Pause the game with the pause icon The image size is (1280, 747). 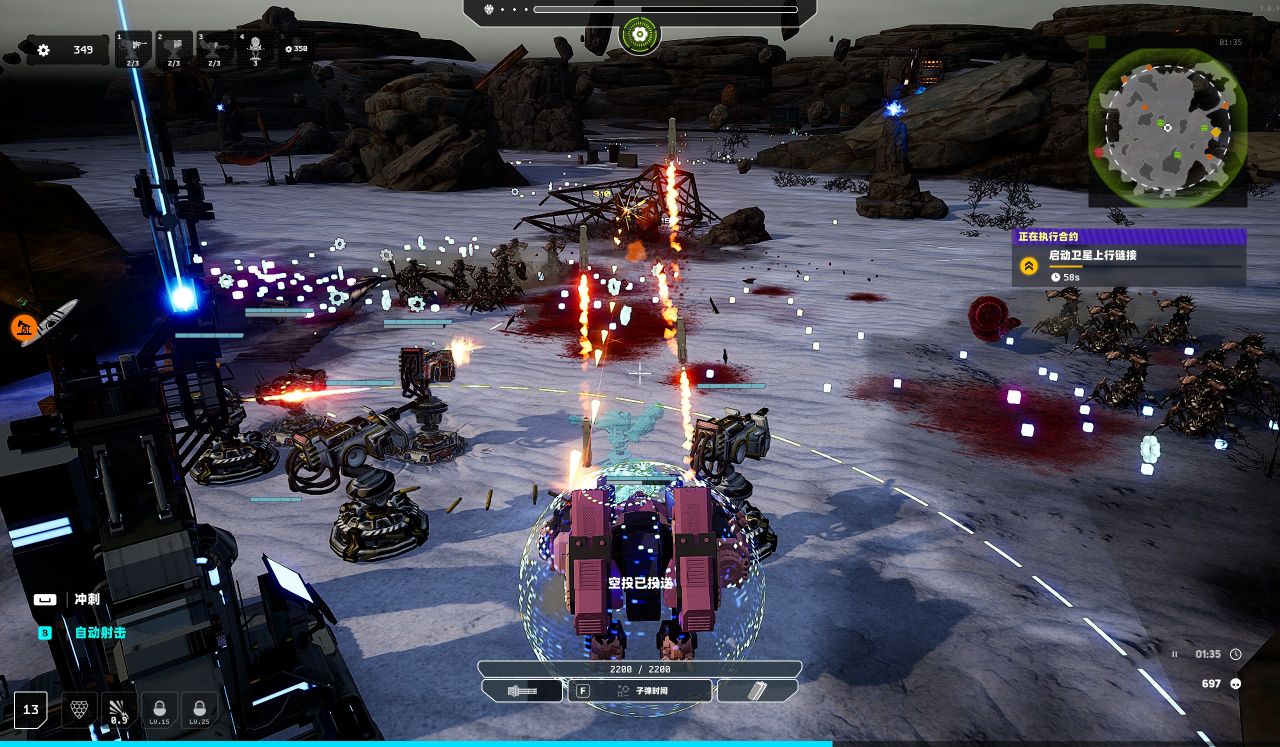click(x=1175, y=654)
